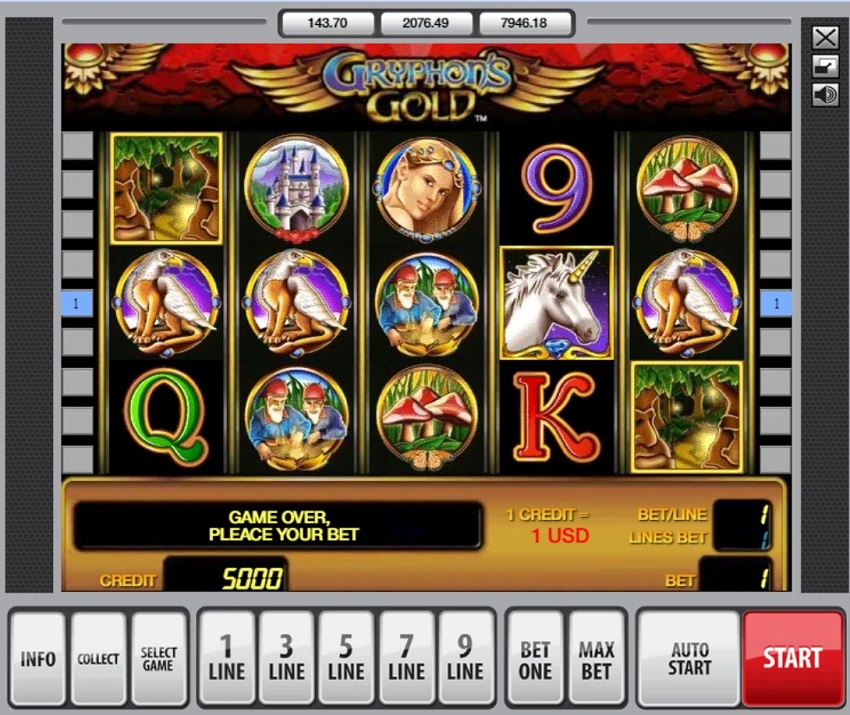850x715 pixels.
Task: Close the game window with the X
Action: pyautogui.click(x=825, y=38)
